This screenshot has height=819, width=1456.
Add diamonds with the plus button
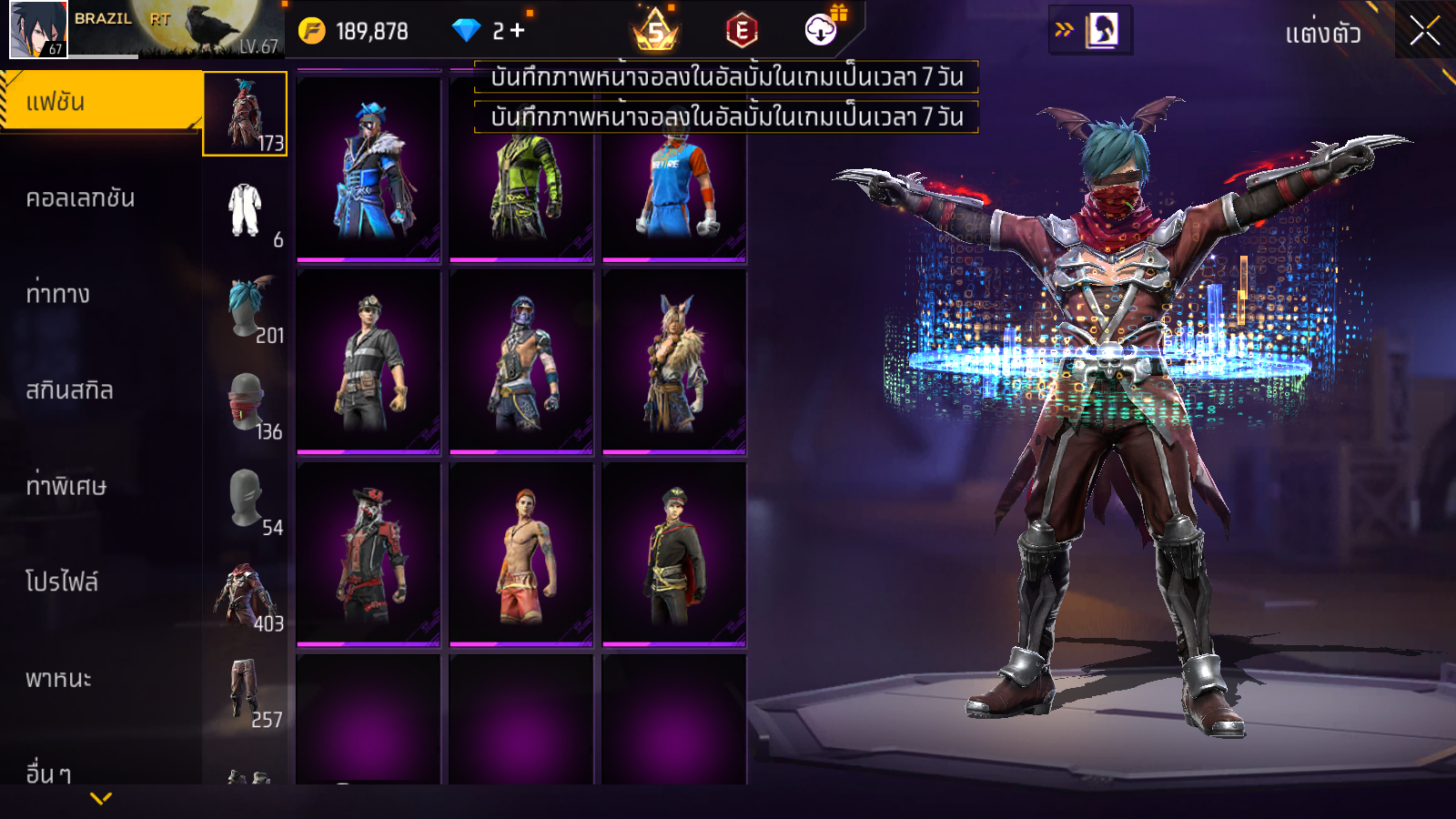click(518, 31)
